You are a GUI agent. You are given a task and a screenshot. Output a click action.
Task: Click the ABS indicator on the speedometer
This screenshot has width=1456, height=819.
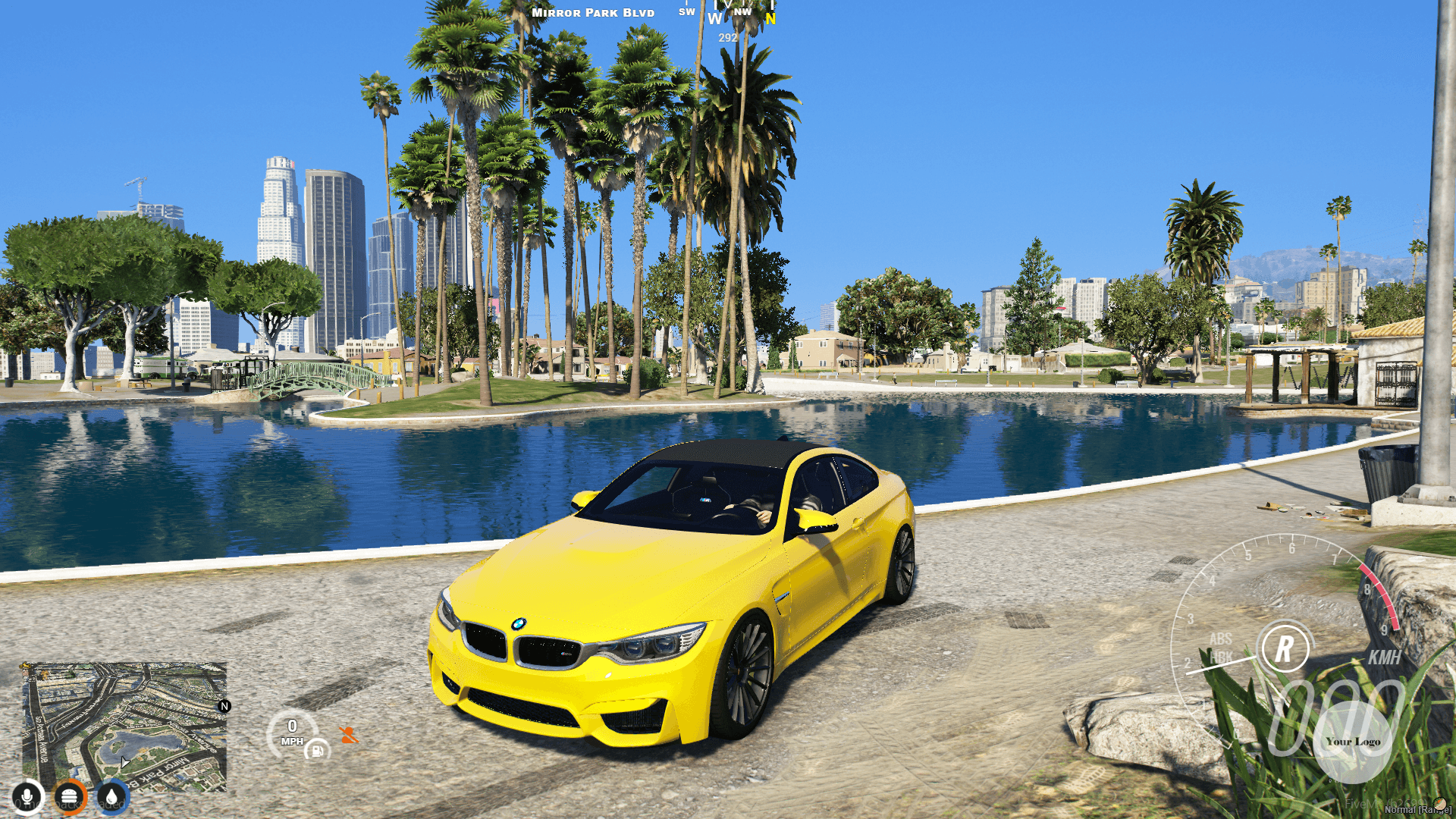tap(1220, 639)
